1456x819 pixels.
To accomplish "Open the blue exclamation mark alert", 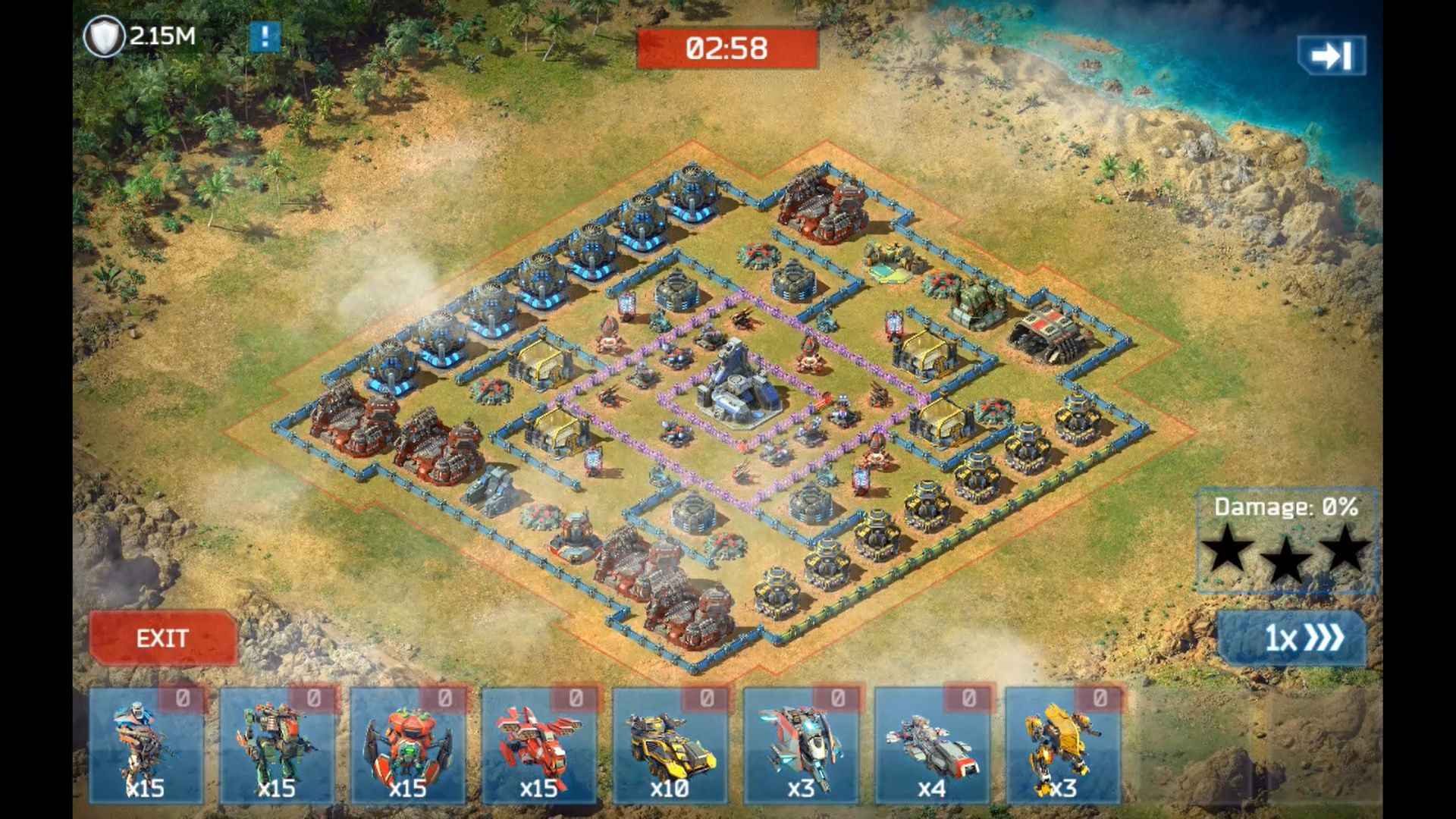I will click(x=265, y=36).
